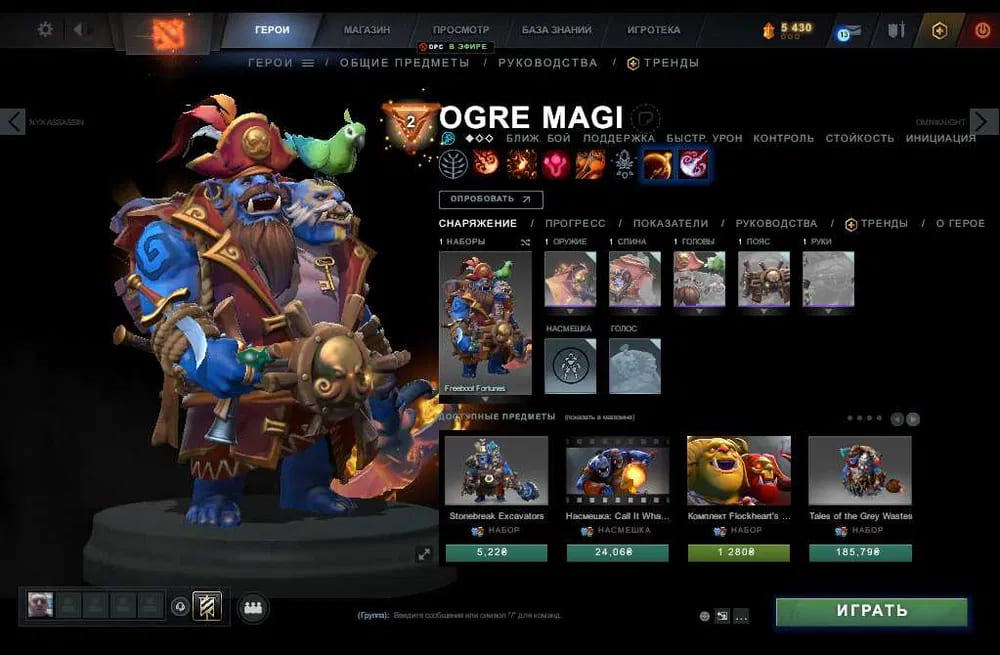This screenshot has height=655, width=1000.
Task: Select the Freeboot Fortunes set slot
Action: tap(485, 322)
